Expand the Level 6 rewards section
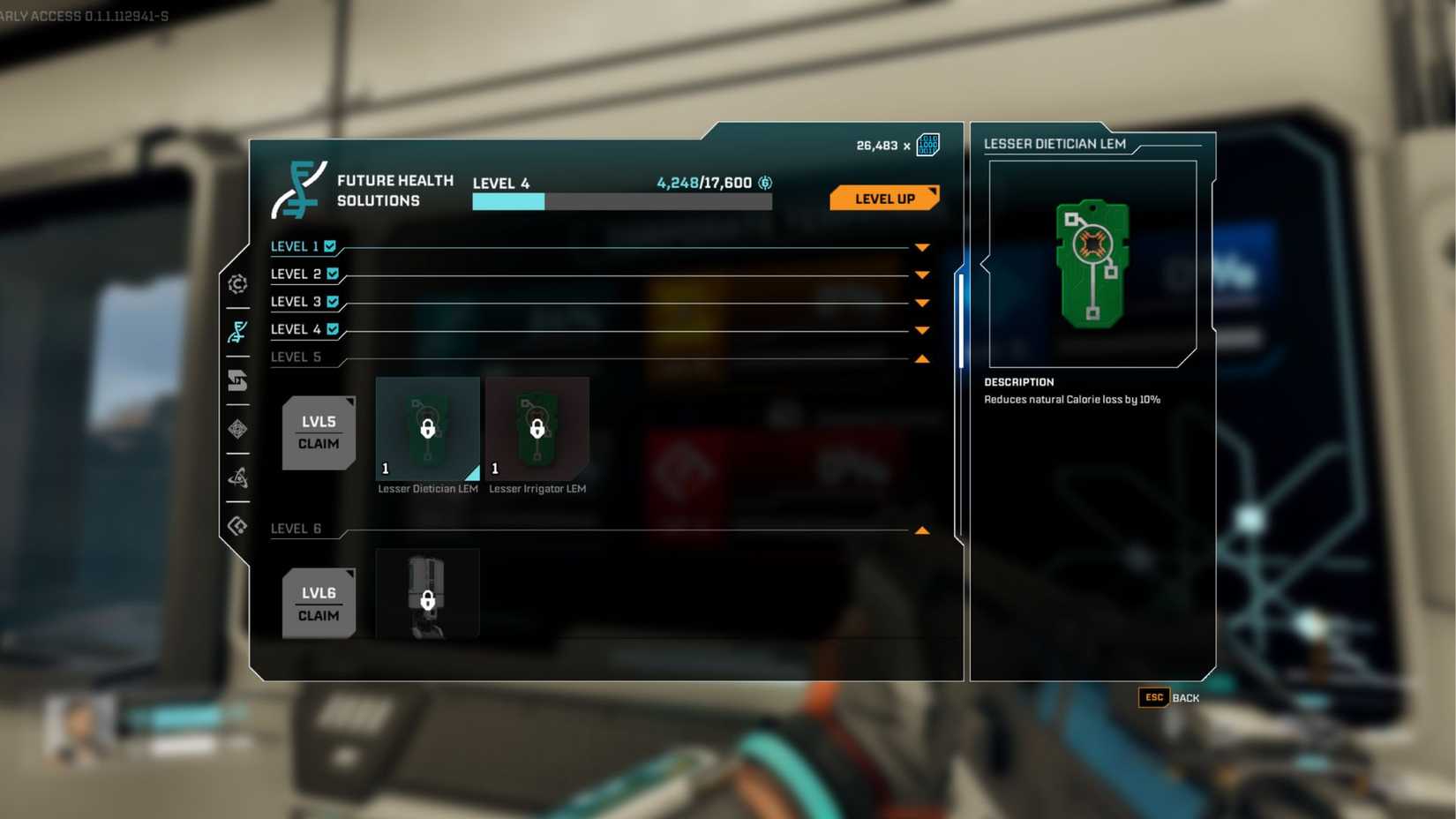Image resolution: width=1456 pixels, height=819 pixels. [922, 529]
